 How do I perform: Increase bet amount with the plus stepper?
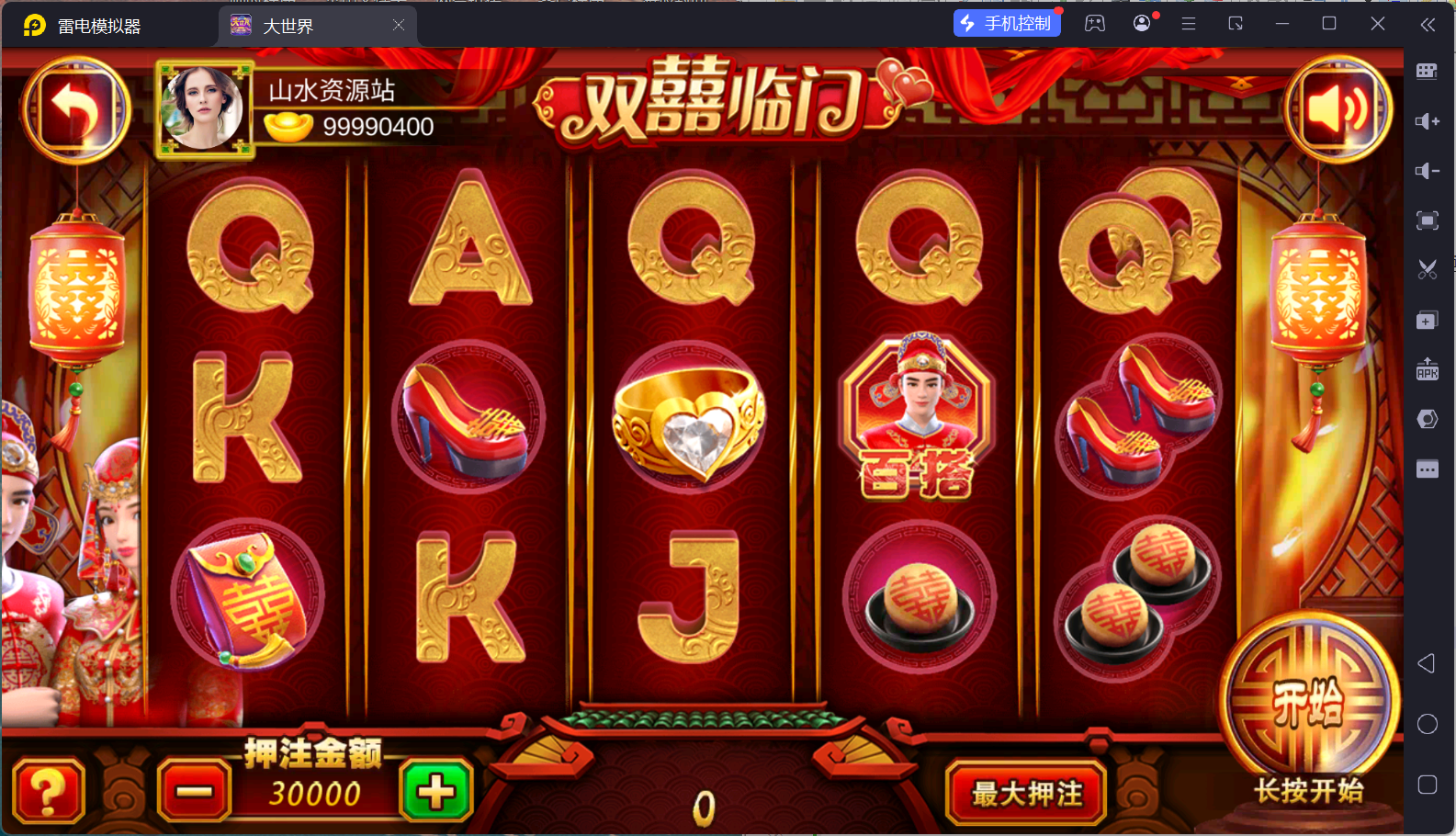[x=435, y=791]
